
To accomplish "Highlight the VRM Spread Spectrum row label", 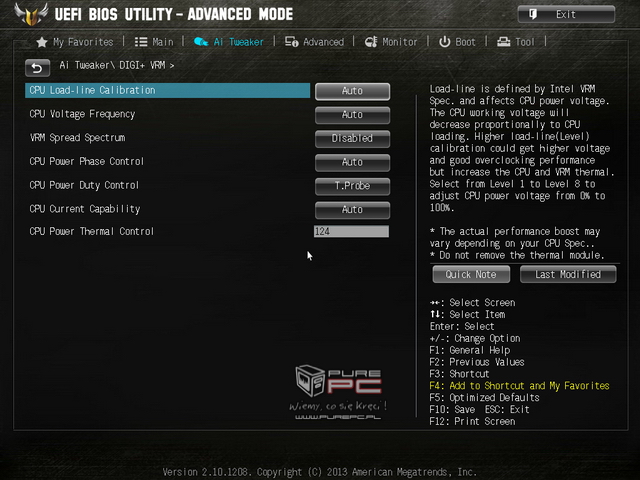I will [x=77, y=138].
